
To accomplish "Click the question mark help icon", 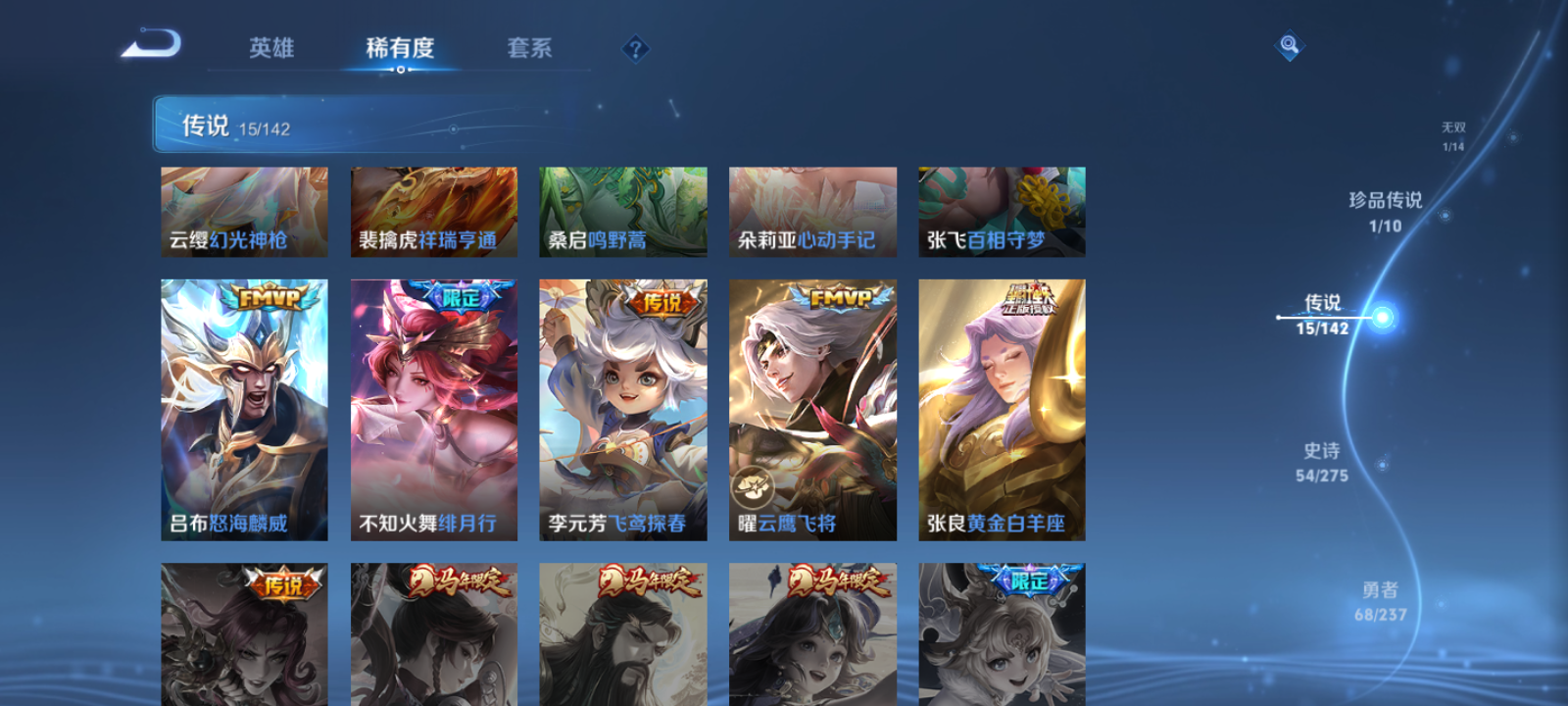I will 636,46.
